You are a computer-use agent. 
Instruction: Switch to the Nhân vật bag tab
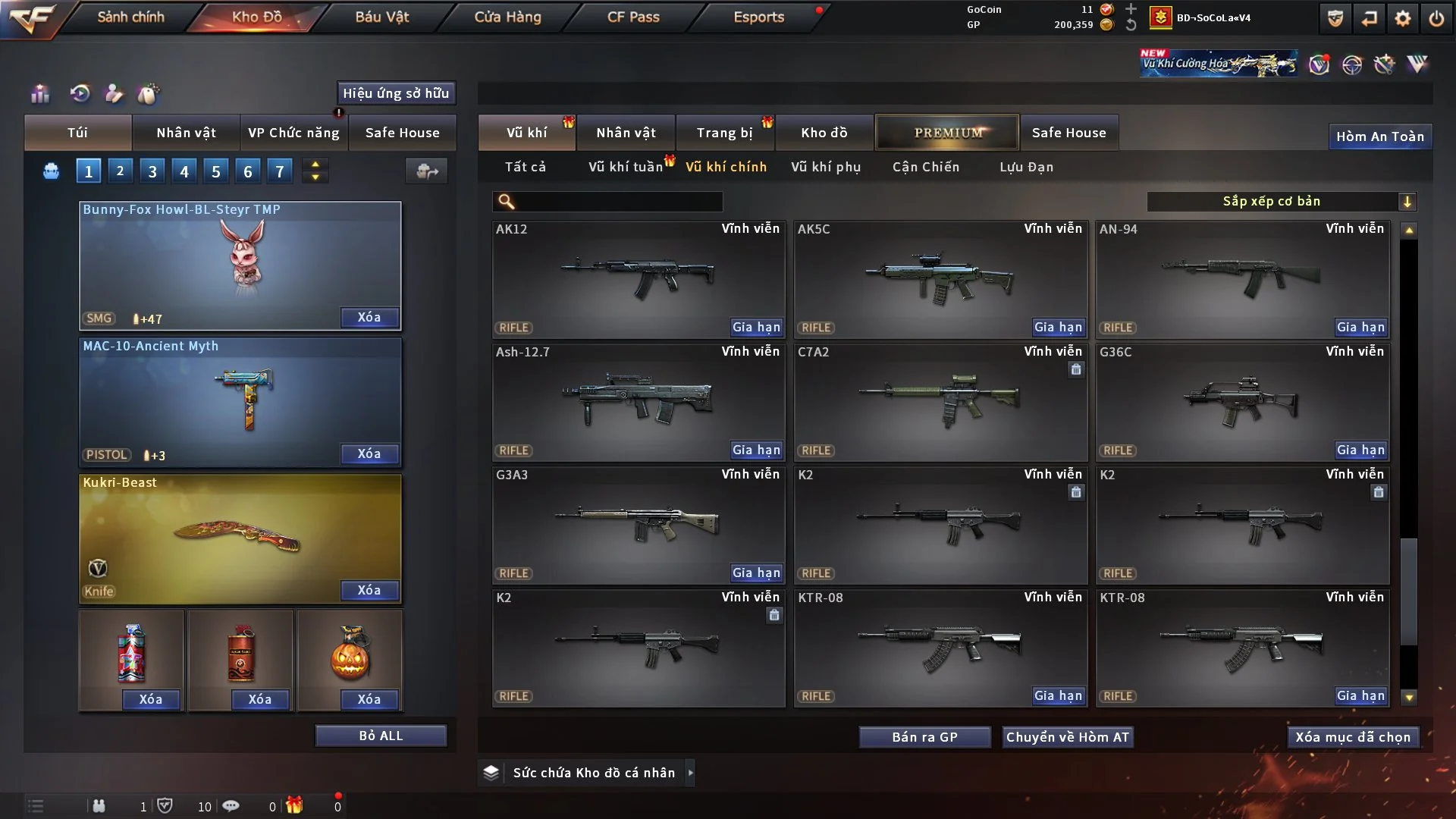[x=186, y=133]
